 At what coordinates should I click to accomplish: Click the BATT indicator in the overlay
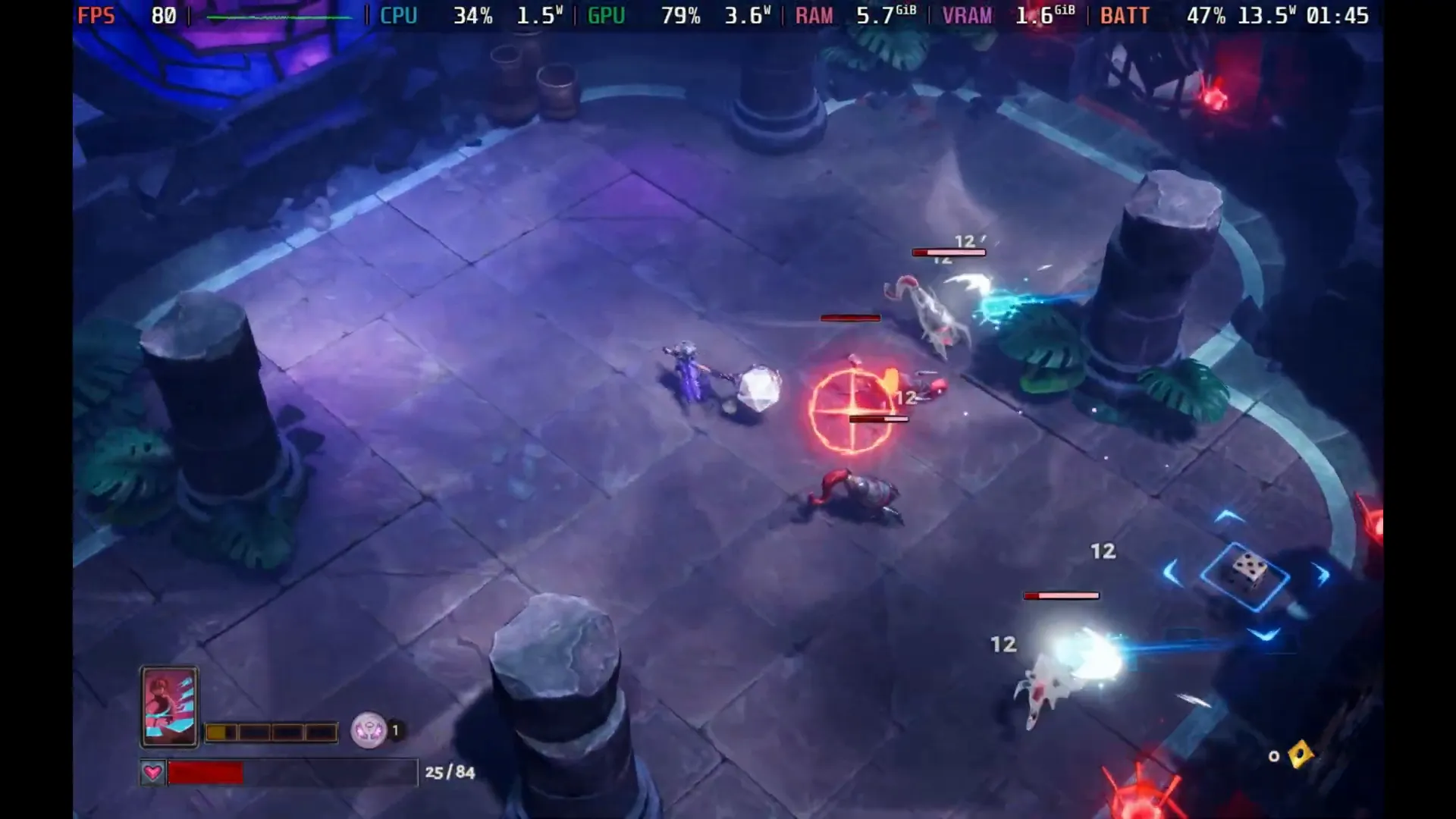pos(1124,14)
